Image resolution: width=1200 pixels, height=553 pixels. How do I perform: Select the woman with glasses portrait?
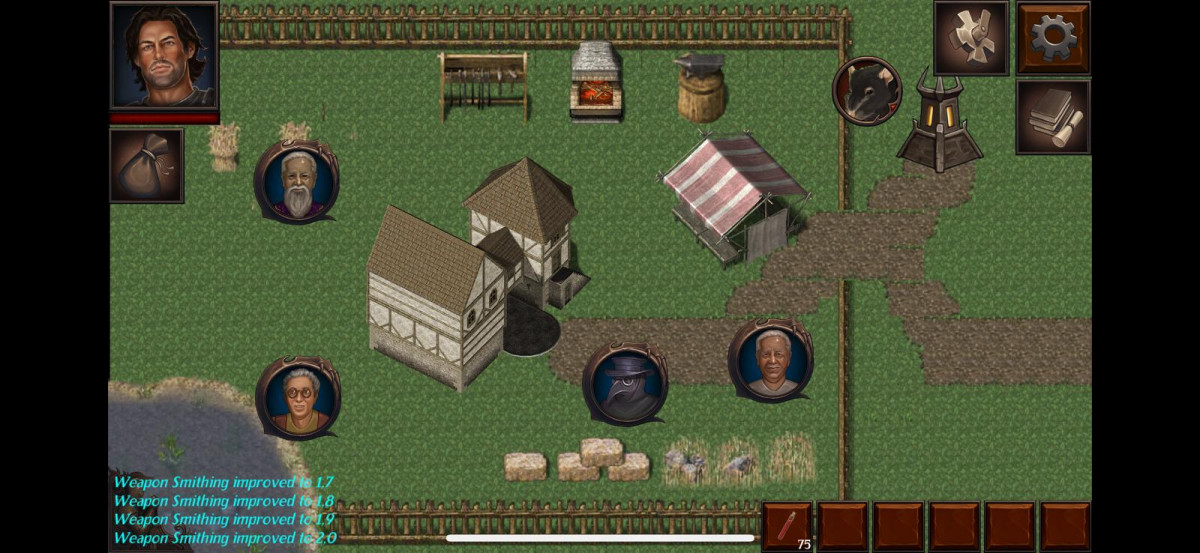click(x=298, y=397)
